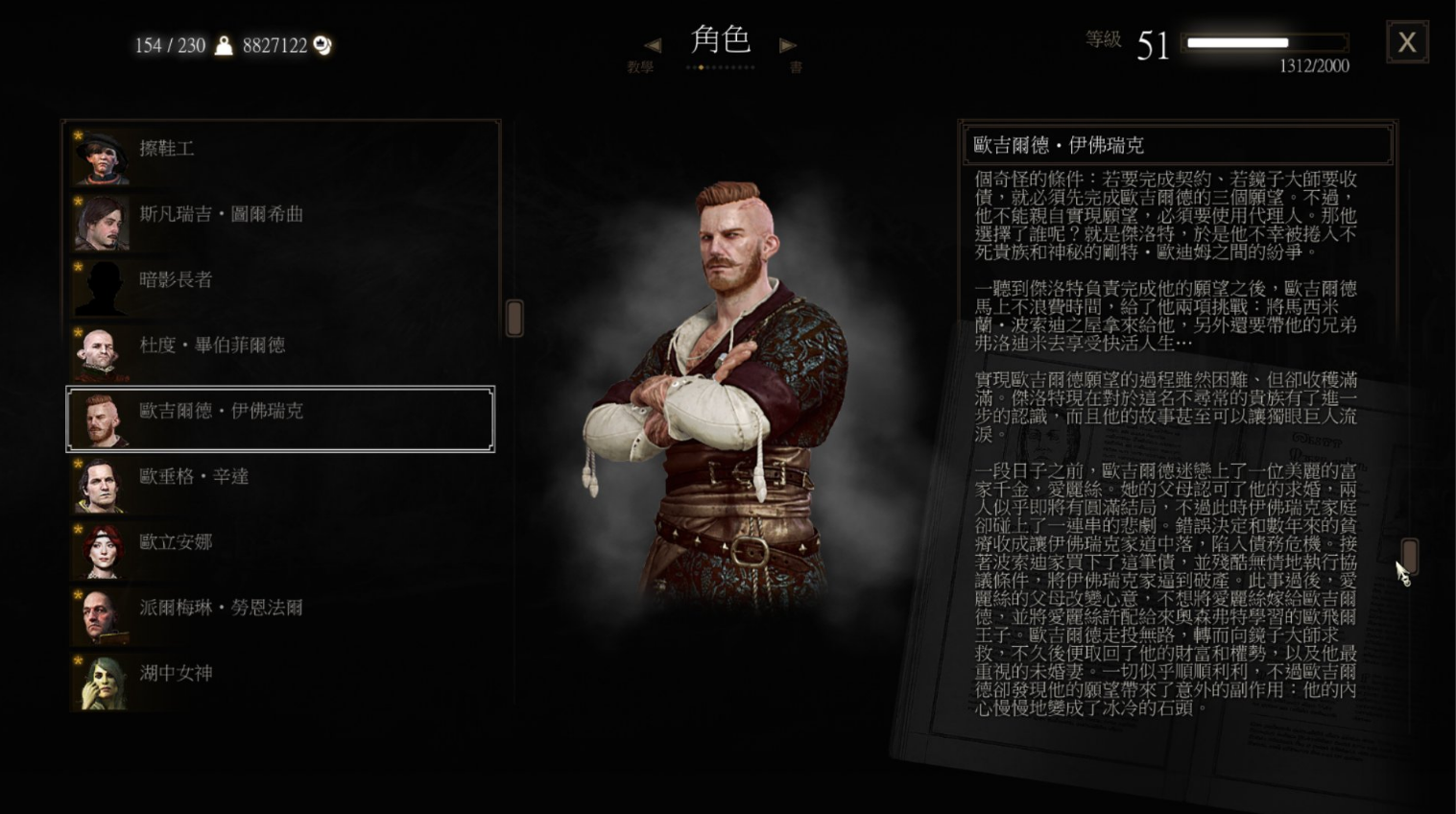This screenshot has width=1456, height=814.
Task: Click the left arrow to previous glossary section
Action: tap(654, 44)
